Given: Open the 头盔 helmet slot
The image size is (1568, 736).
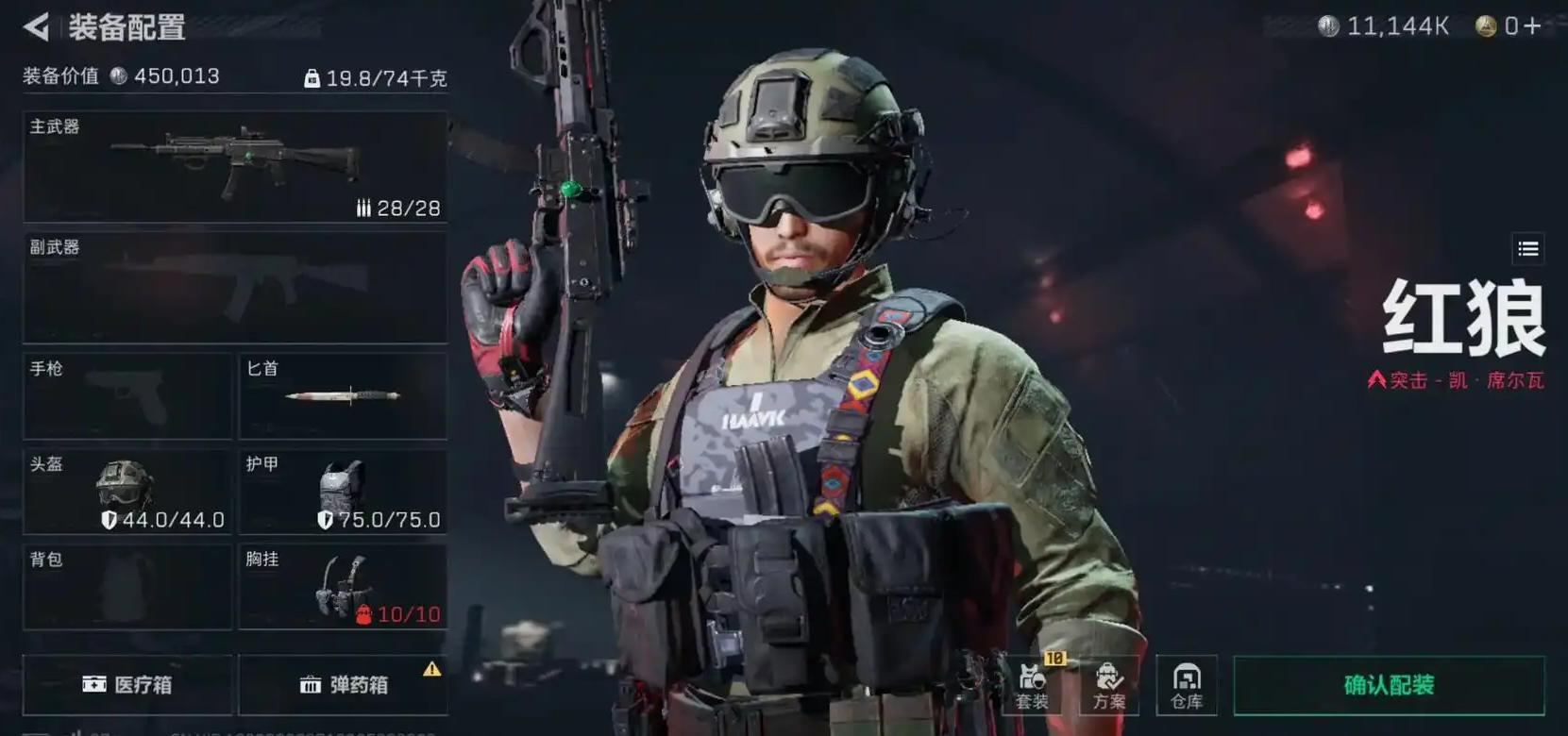Looking at the screenshot, I should [x=127, y=493].
